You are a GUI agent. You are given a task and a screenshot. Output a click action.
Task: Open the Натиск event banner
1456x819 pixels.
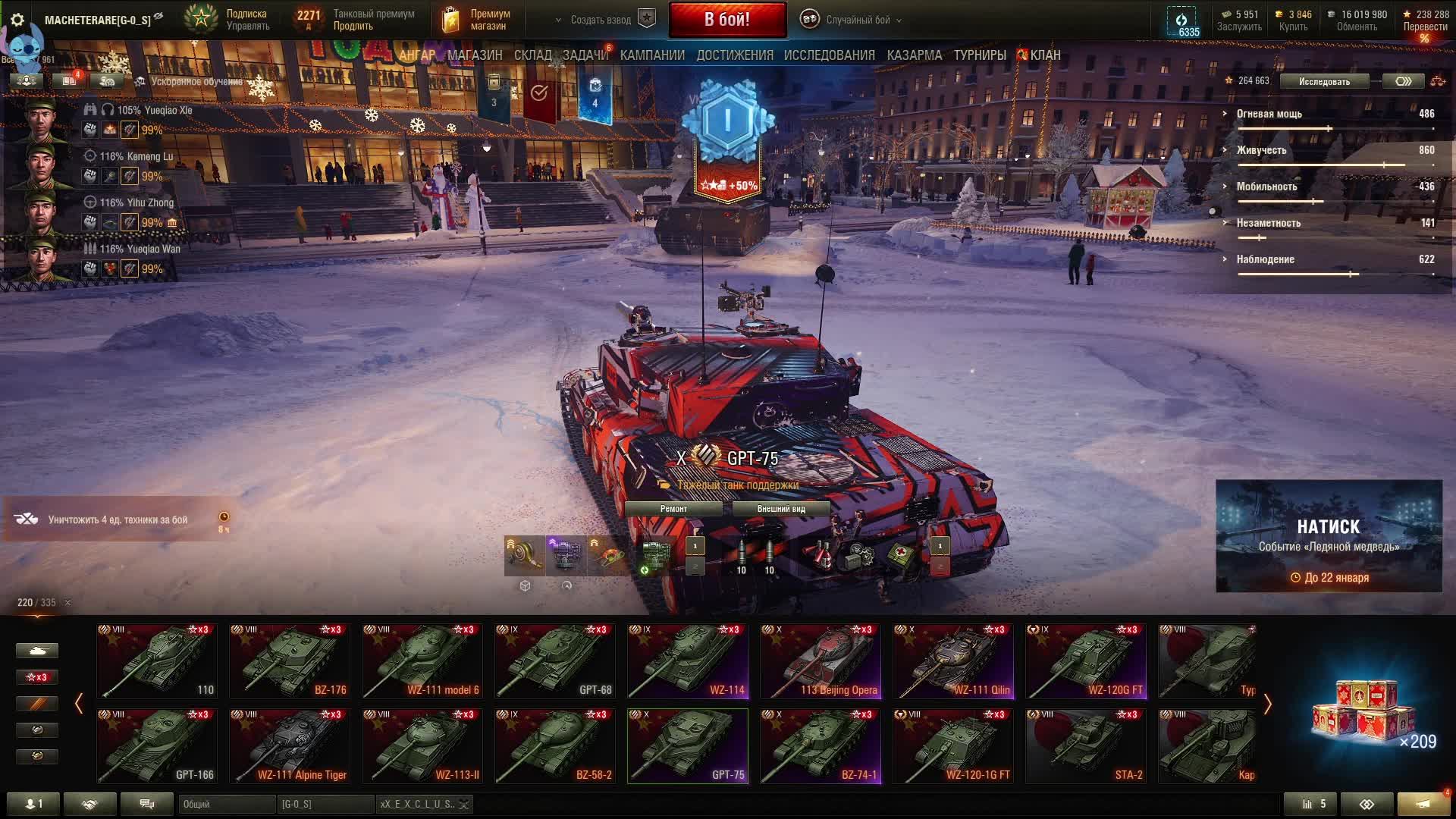coord(1329,535)
